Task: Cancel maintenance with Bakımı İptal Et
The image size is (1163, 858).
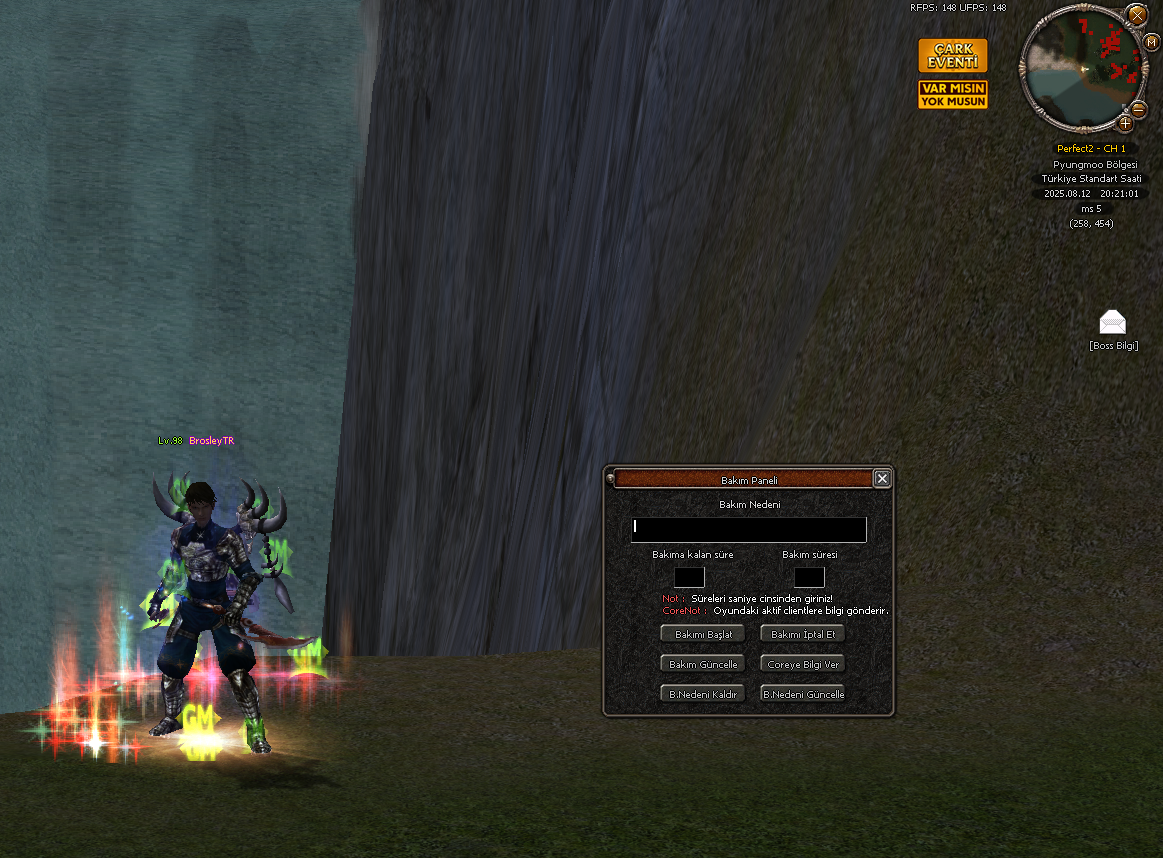Action: click(x=803, y=634)
